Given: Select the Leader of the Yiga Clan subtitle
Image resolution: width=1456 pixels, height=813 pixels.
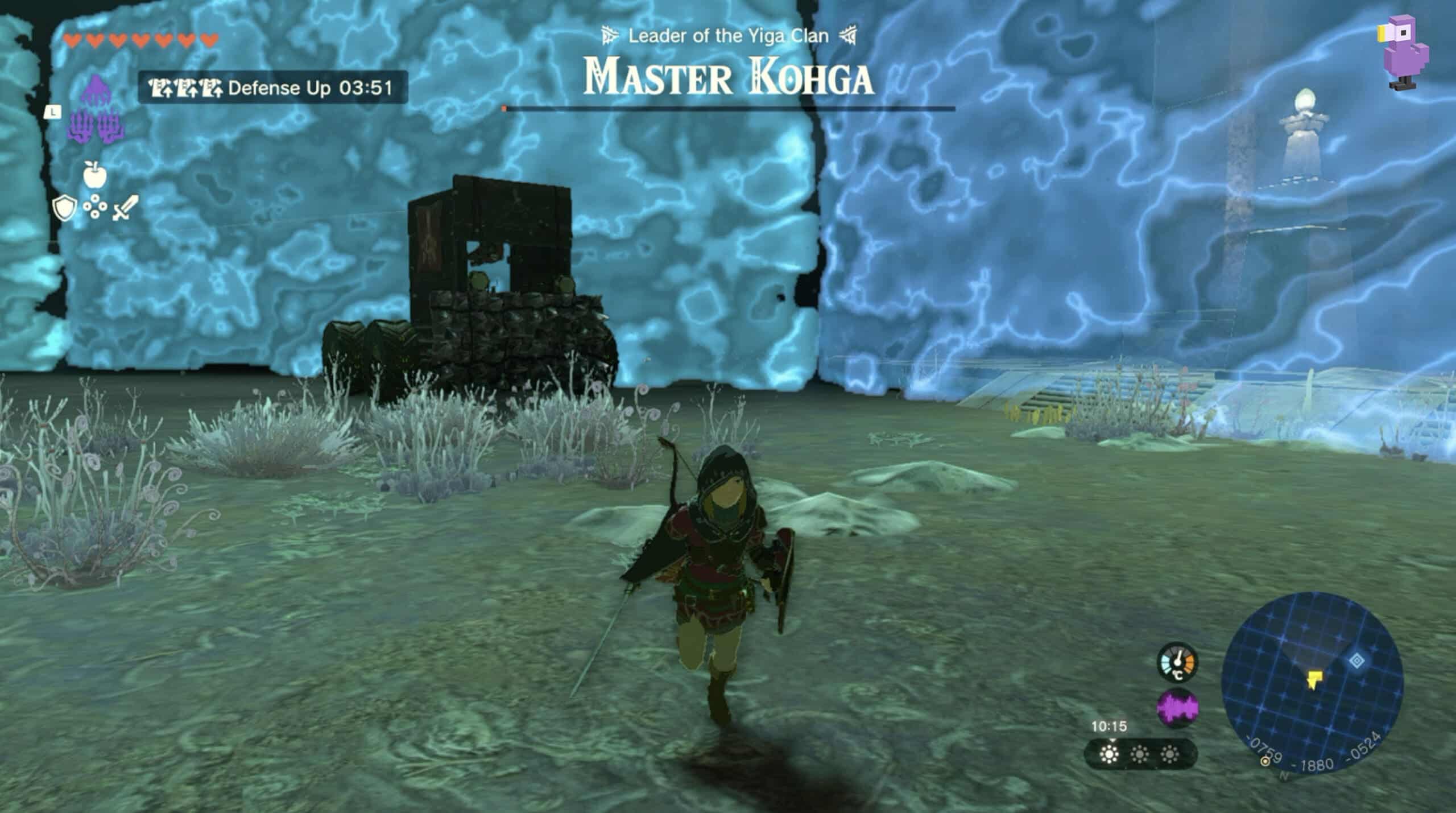Looking at the screenshot, I should pos(729,34).
